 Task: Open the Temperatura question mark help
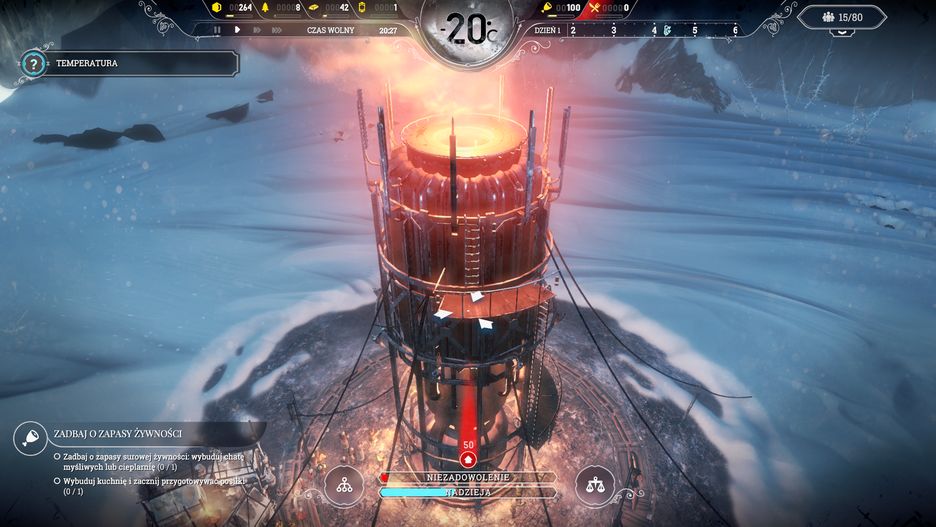click(34, 64)
